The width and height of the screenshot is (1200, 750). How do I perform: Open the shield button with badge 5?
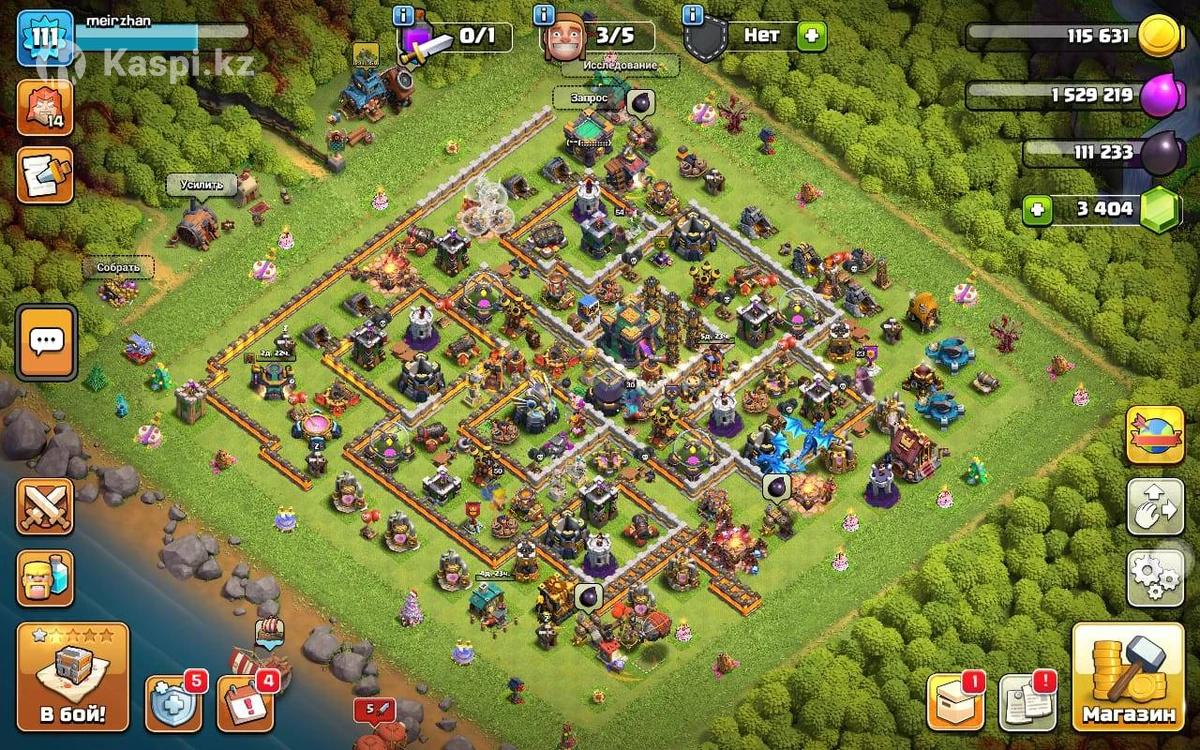click(x=173, y=703)
